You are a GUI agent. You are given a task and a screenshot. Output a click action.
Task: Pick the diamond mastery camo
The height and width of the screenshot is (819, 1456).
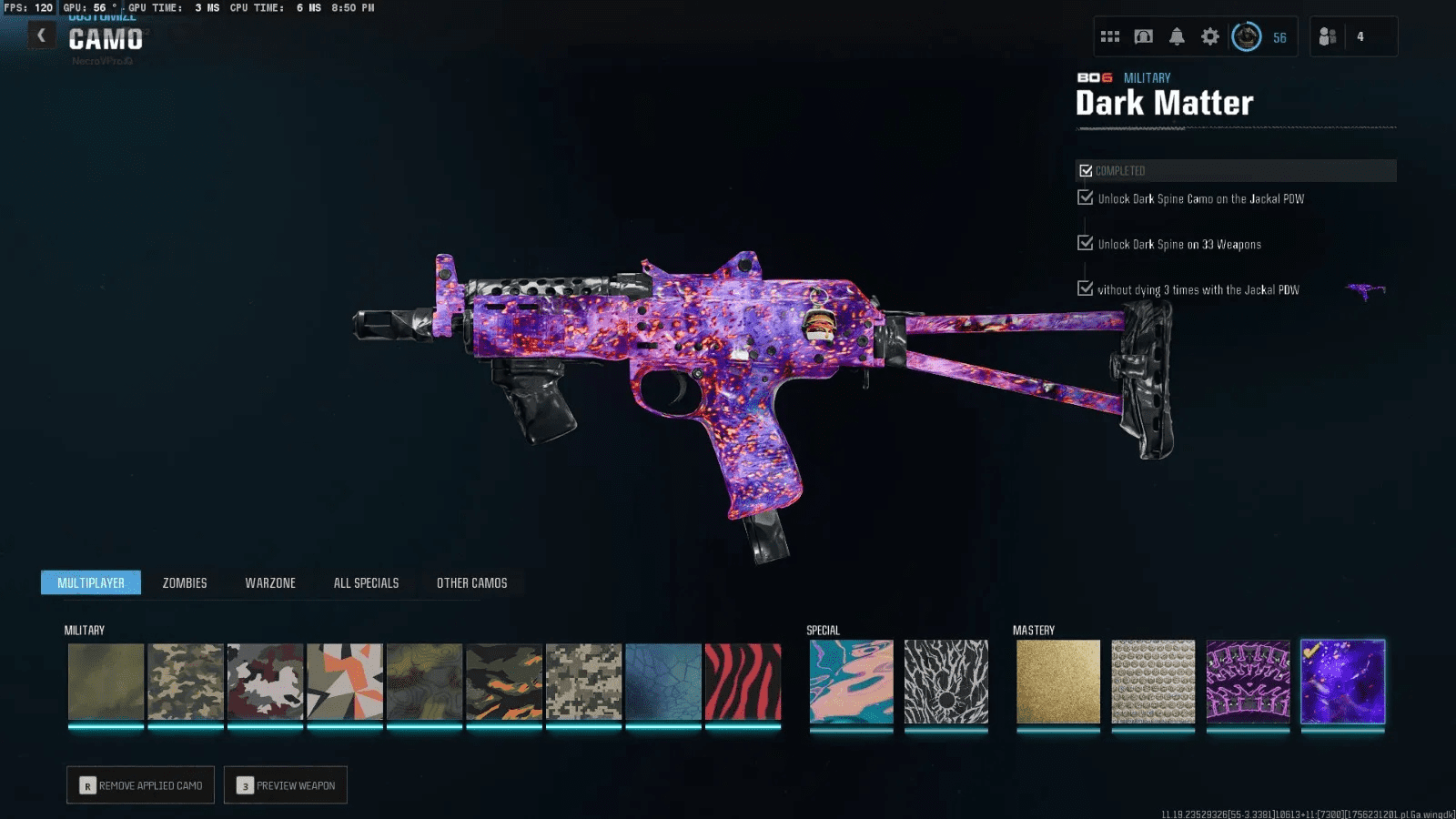coord(1153,682)
